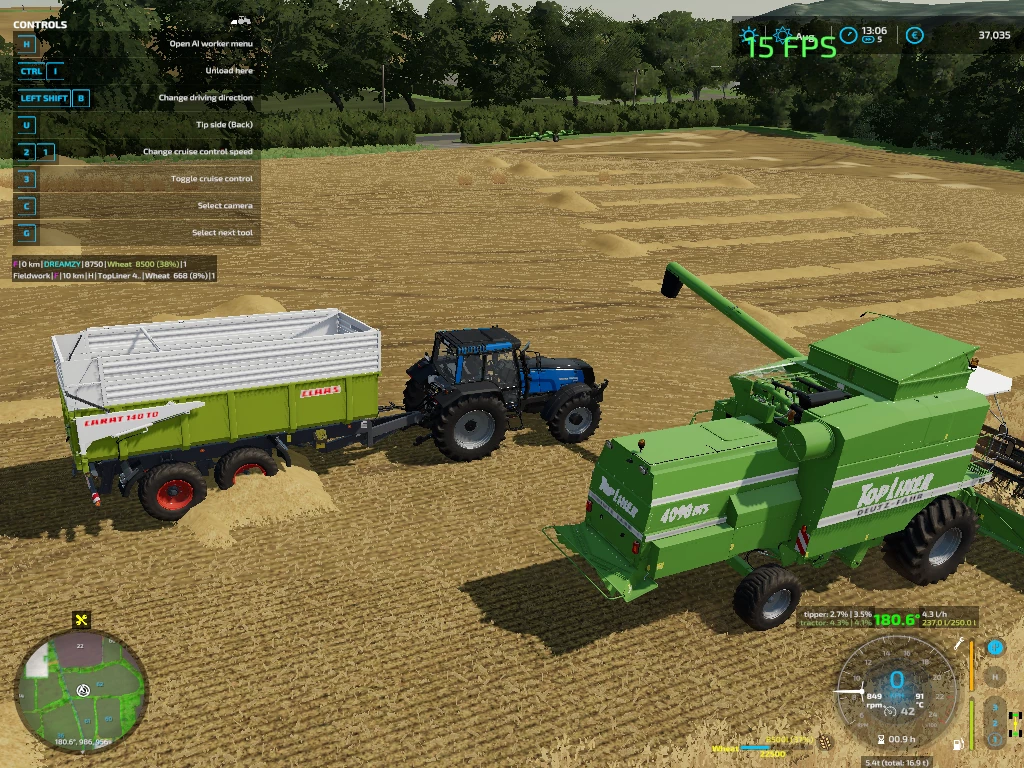This screenshot has width=1024, height=768.
Task: Select the blue parking brake indicator
Action: coord(994,648)
